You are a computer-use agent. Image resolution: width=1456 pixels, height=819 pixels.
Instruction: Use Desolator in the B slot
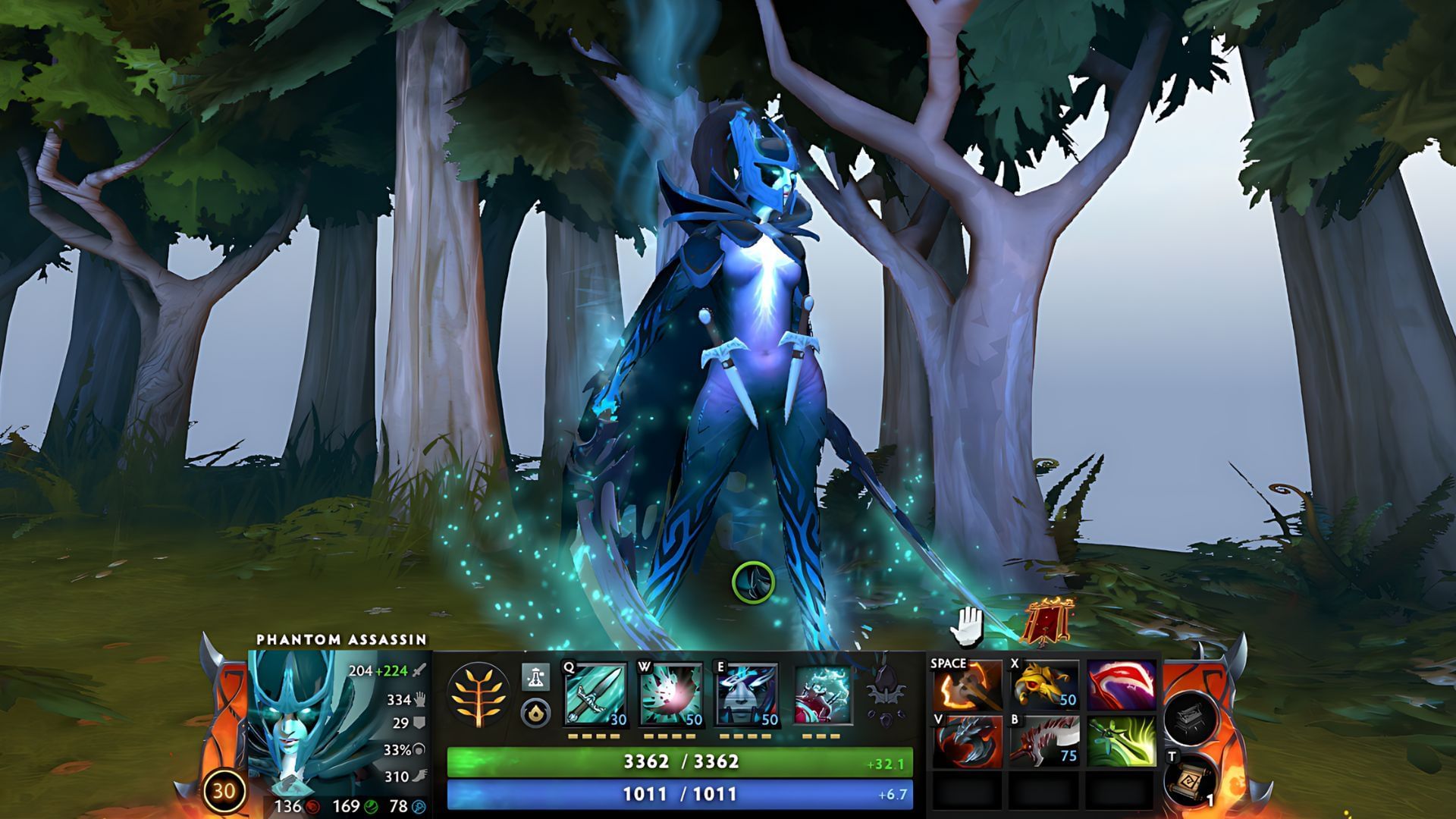tap(1046, 742)
